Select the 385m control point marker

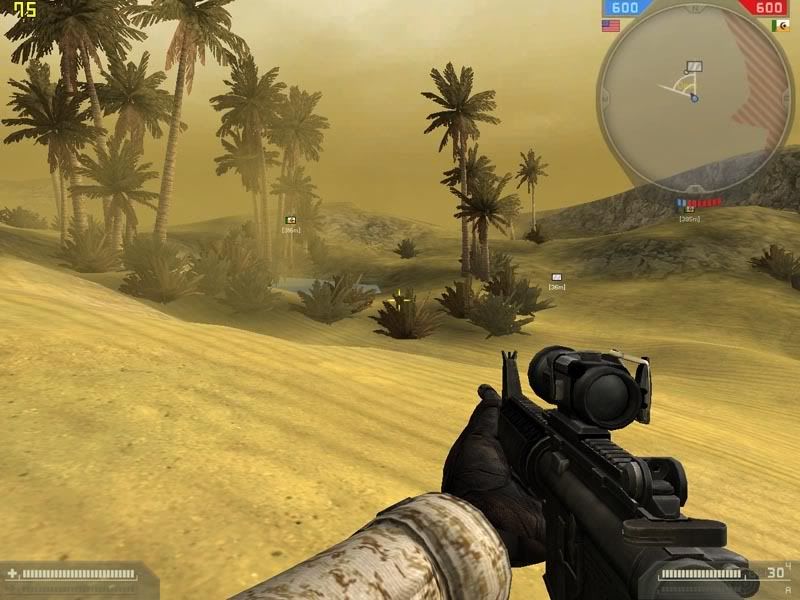click(689, 209)
